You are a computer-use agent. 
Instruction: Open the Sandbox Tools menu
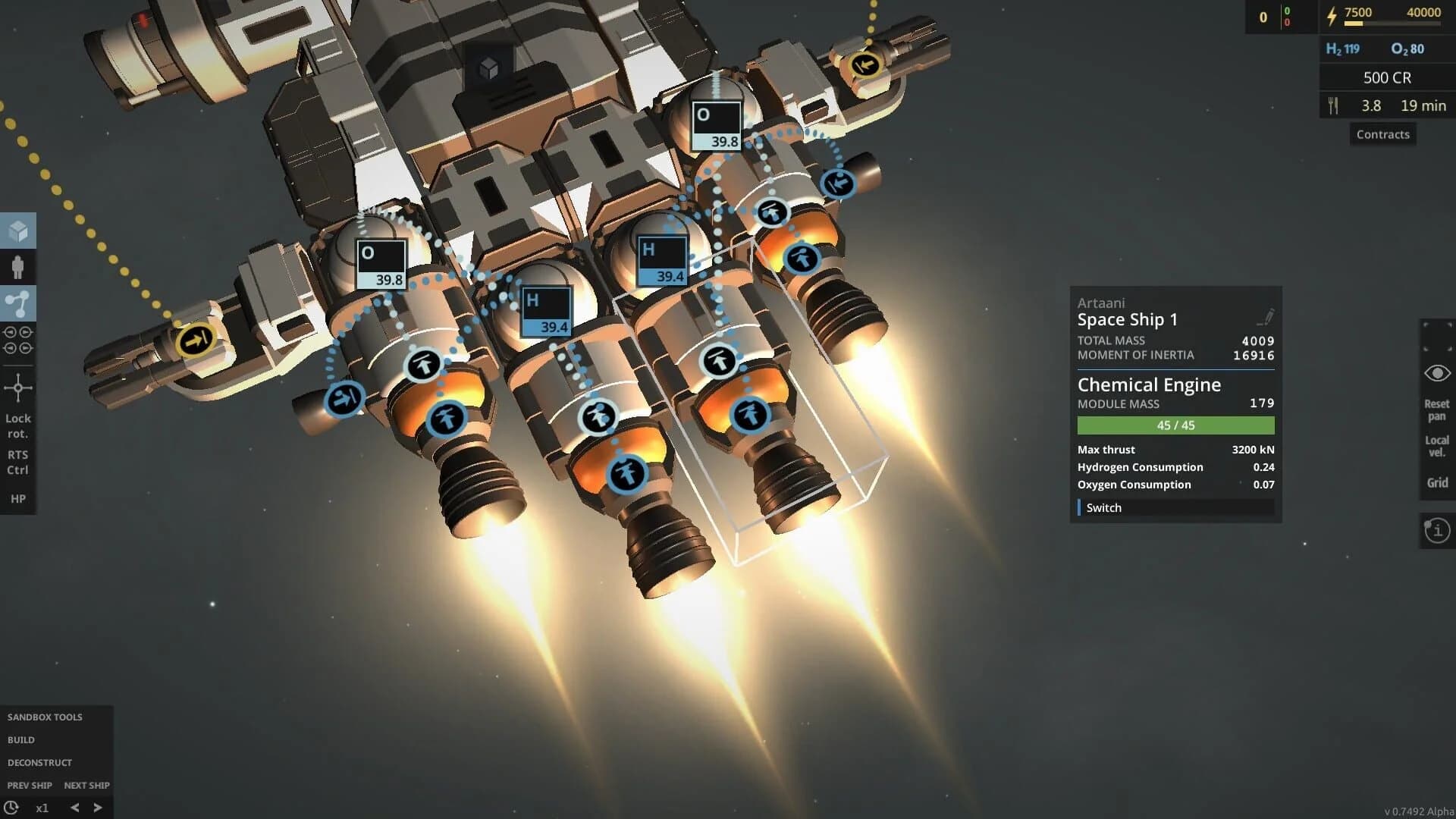click(x=43, y=716)
